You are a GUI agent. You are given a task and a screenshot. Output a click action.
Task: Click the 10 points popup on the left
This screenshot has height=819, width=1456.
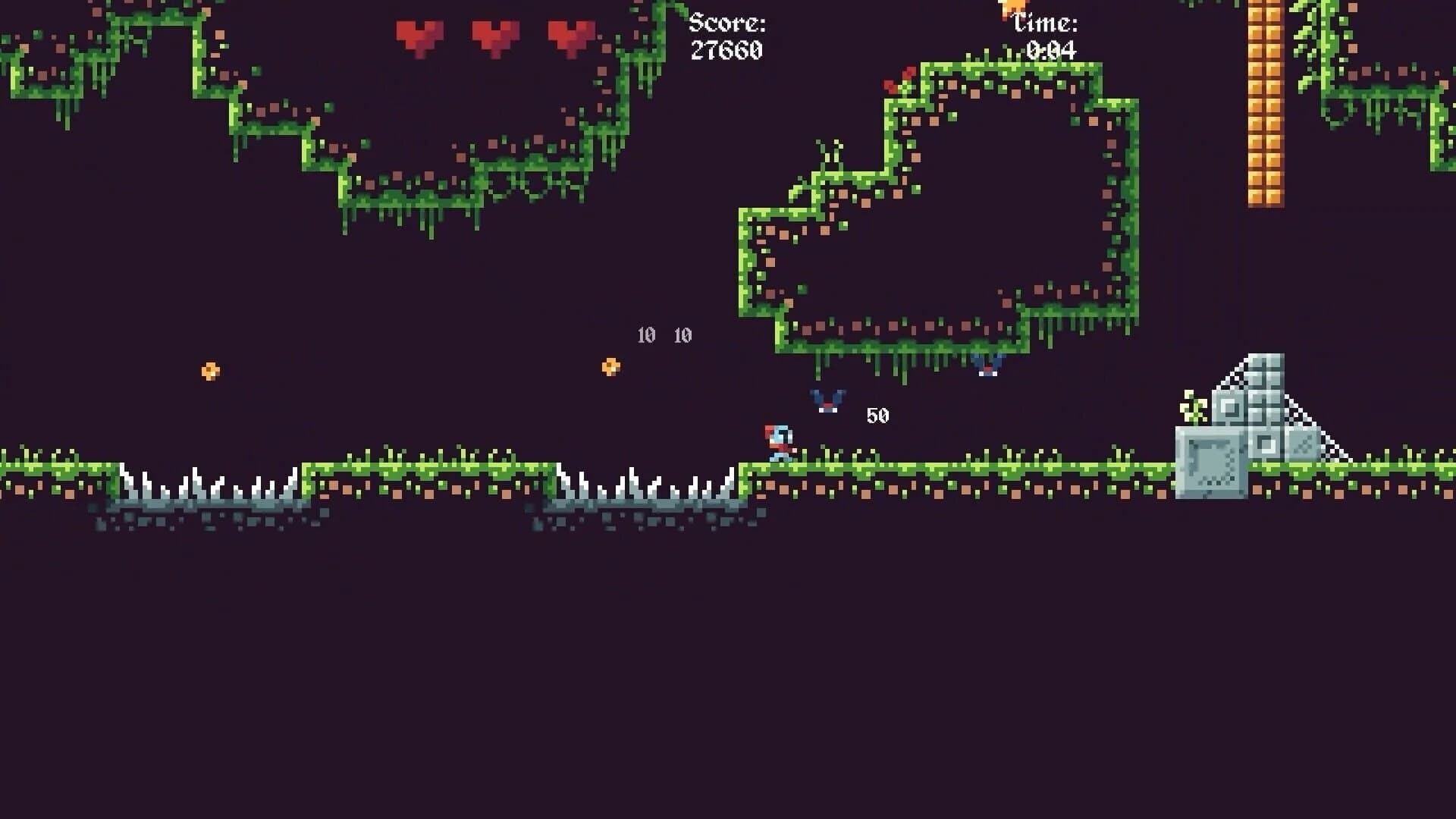(x=646, y=334)
